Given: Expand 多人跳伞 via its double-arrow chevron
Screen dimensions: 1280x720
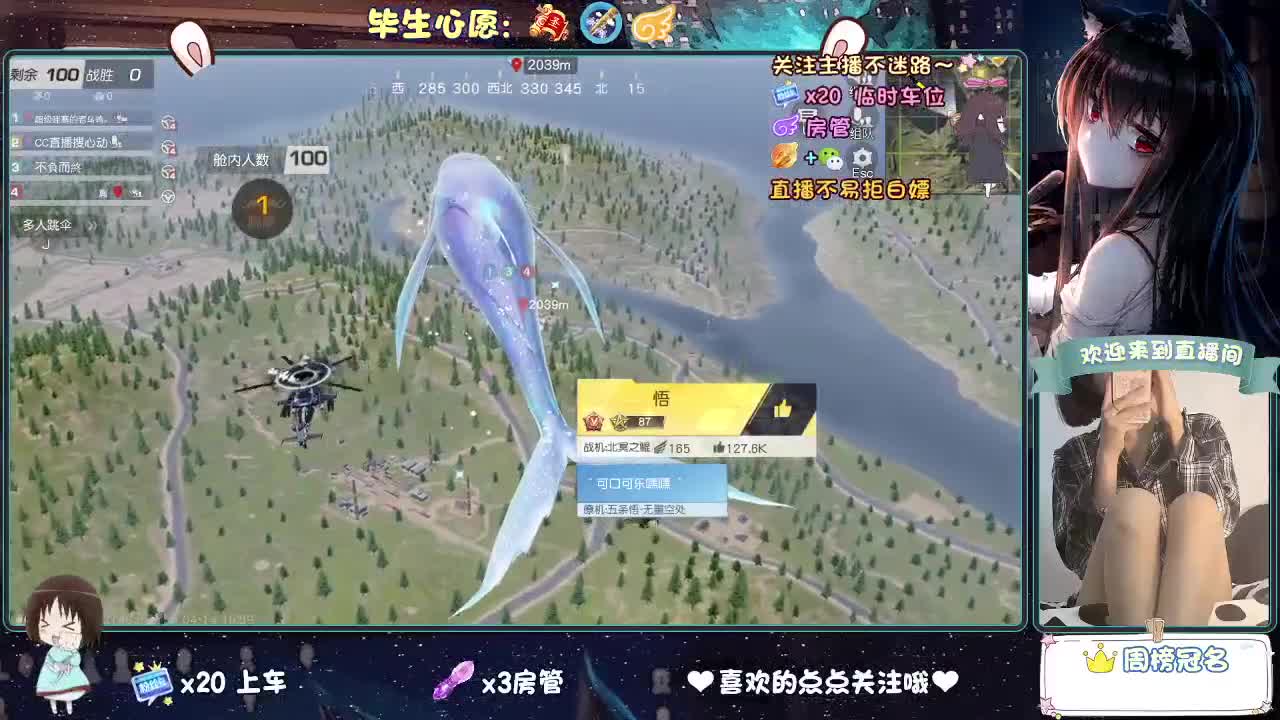Looking at the screenshot, I should 92,225.
